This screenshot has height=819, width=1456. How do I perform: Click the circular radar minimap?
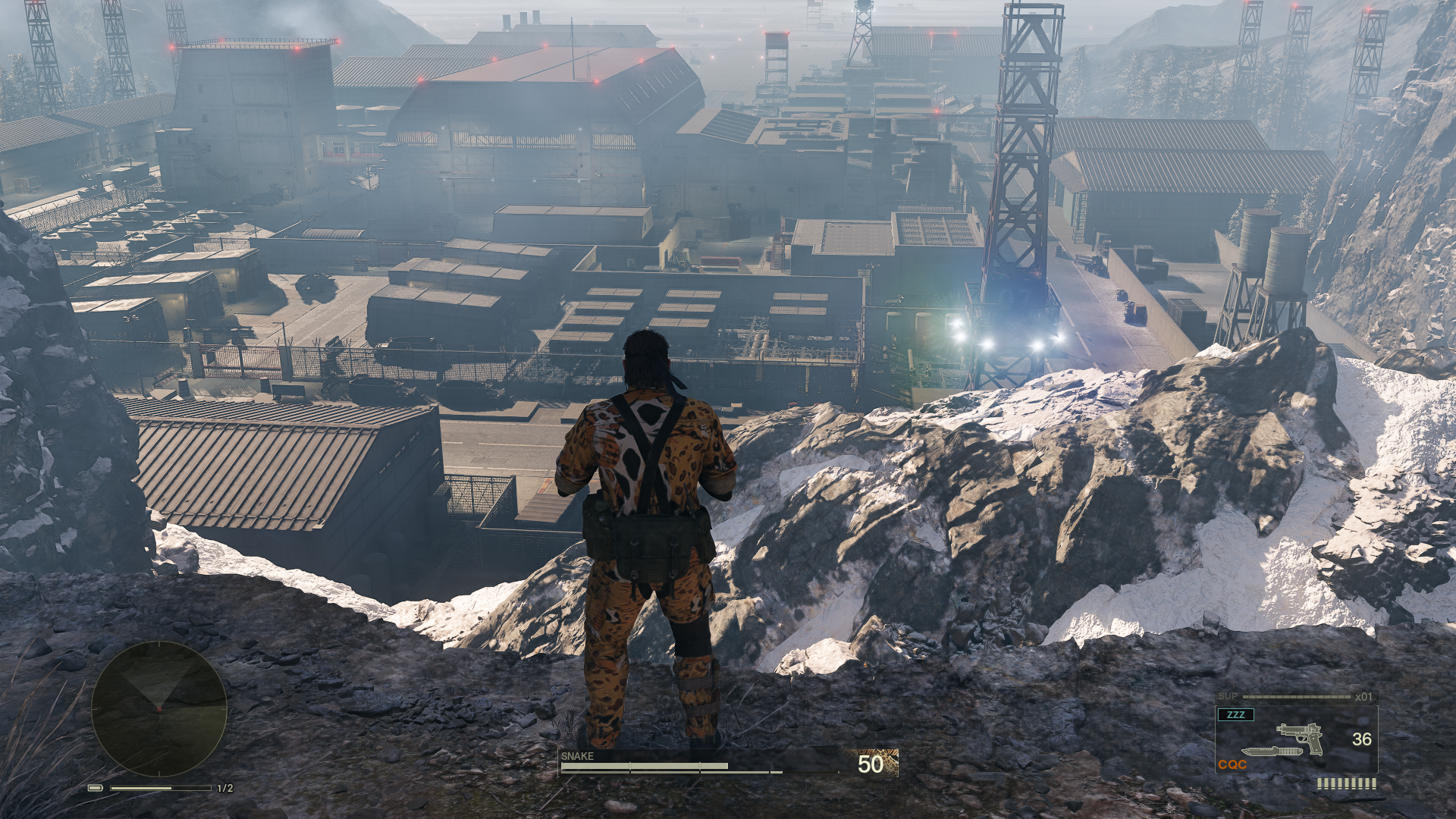(159, 708)
